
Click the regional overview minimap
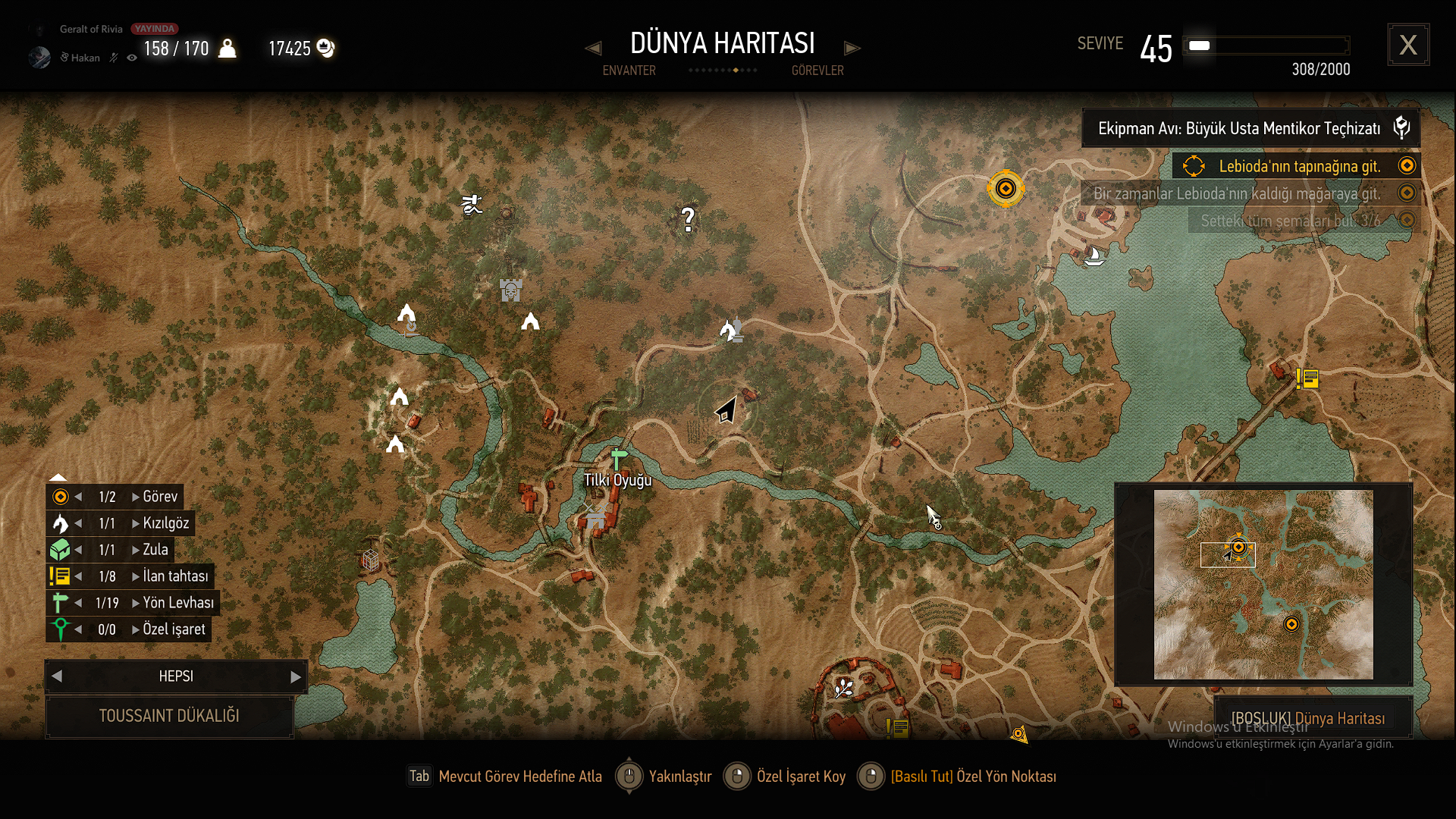[x=1263, y=584]
